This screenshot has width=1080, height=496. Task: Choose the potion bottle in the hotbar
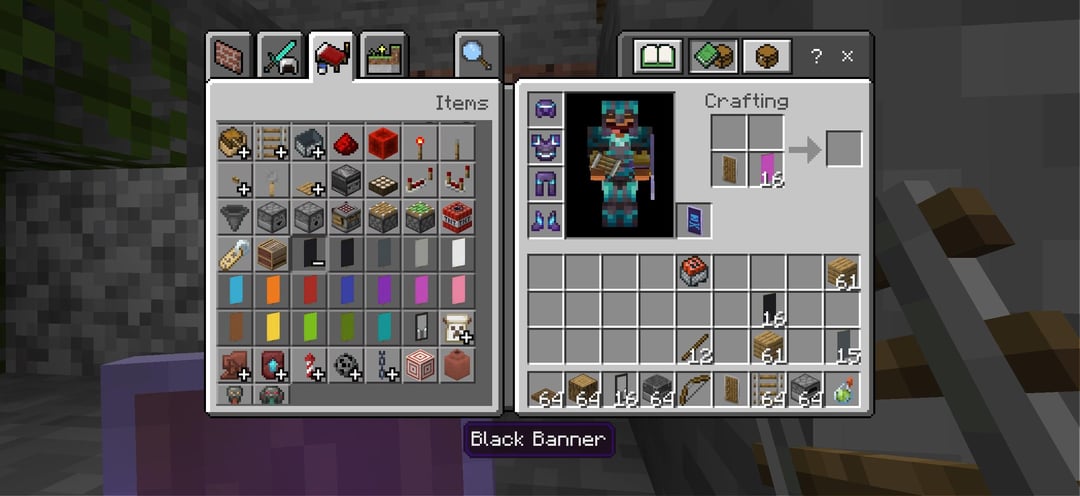843,388
